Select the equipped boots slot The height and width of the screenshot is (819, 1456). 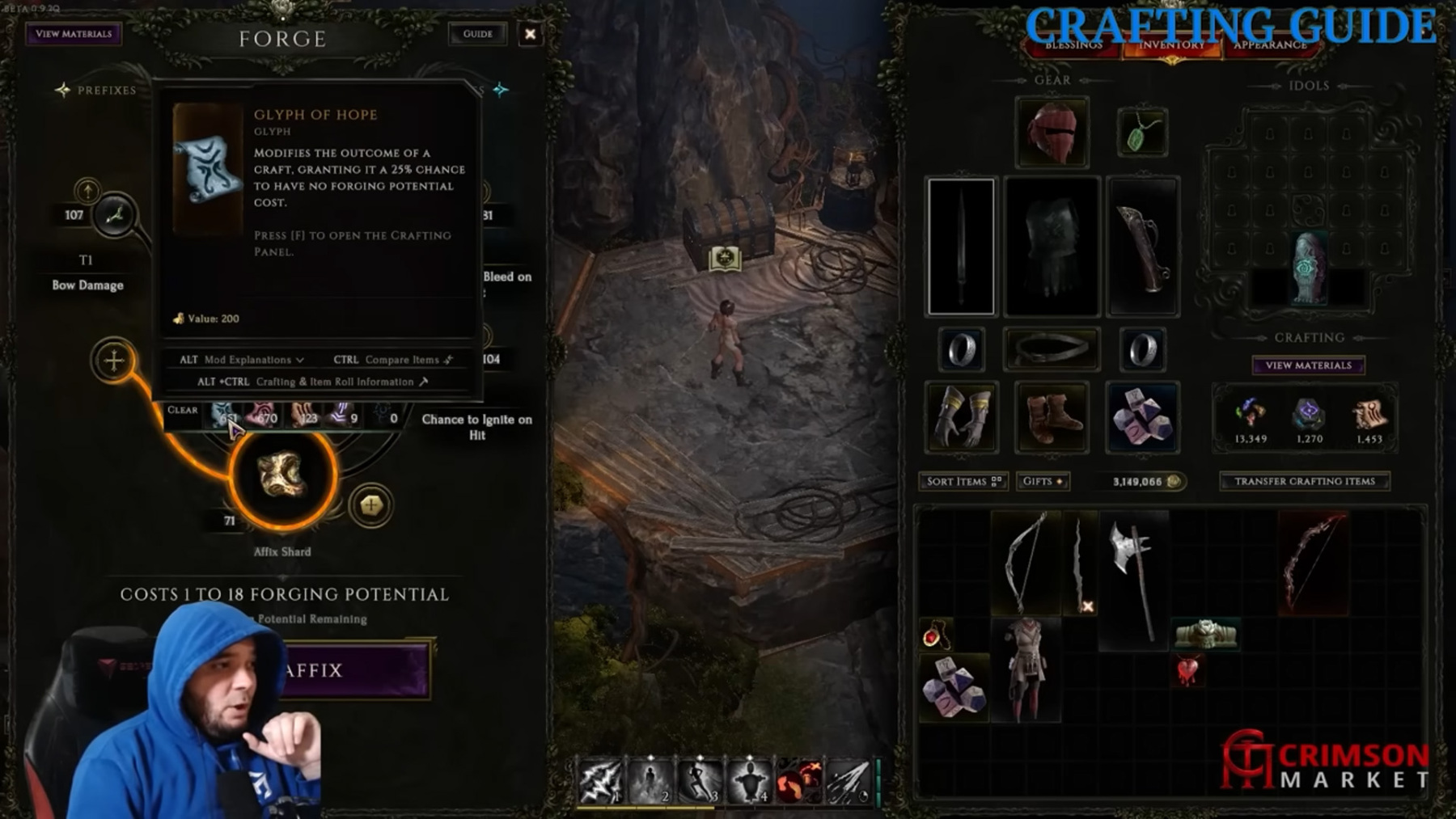coord(1052,417)
